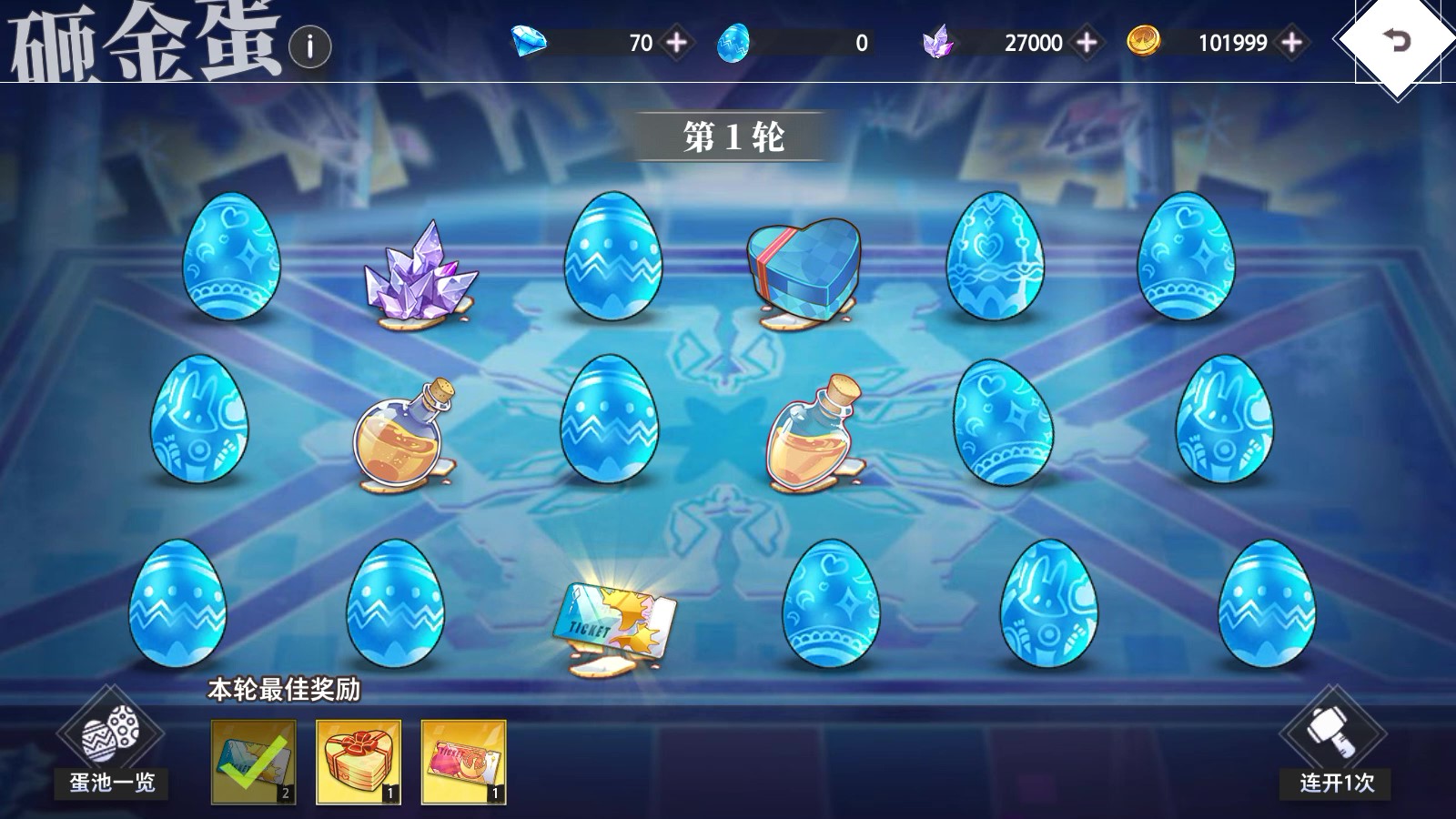
Task: Go back using the return arrow button
Action: (1396, 41)
